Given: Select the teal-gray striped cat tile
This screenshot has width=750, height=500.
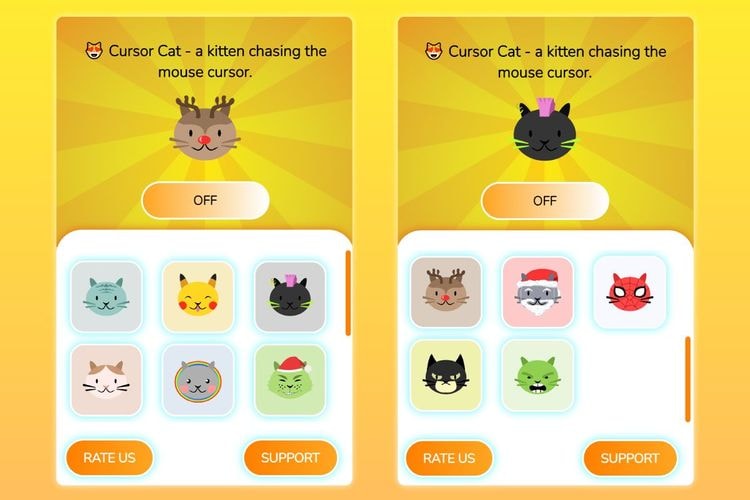Looking at the screenshot, I should (106, 296).
